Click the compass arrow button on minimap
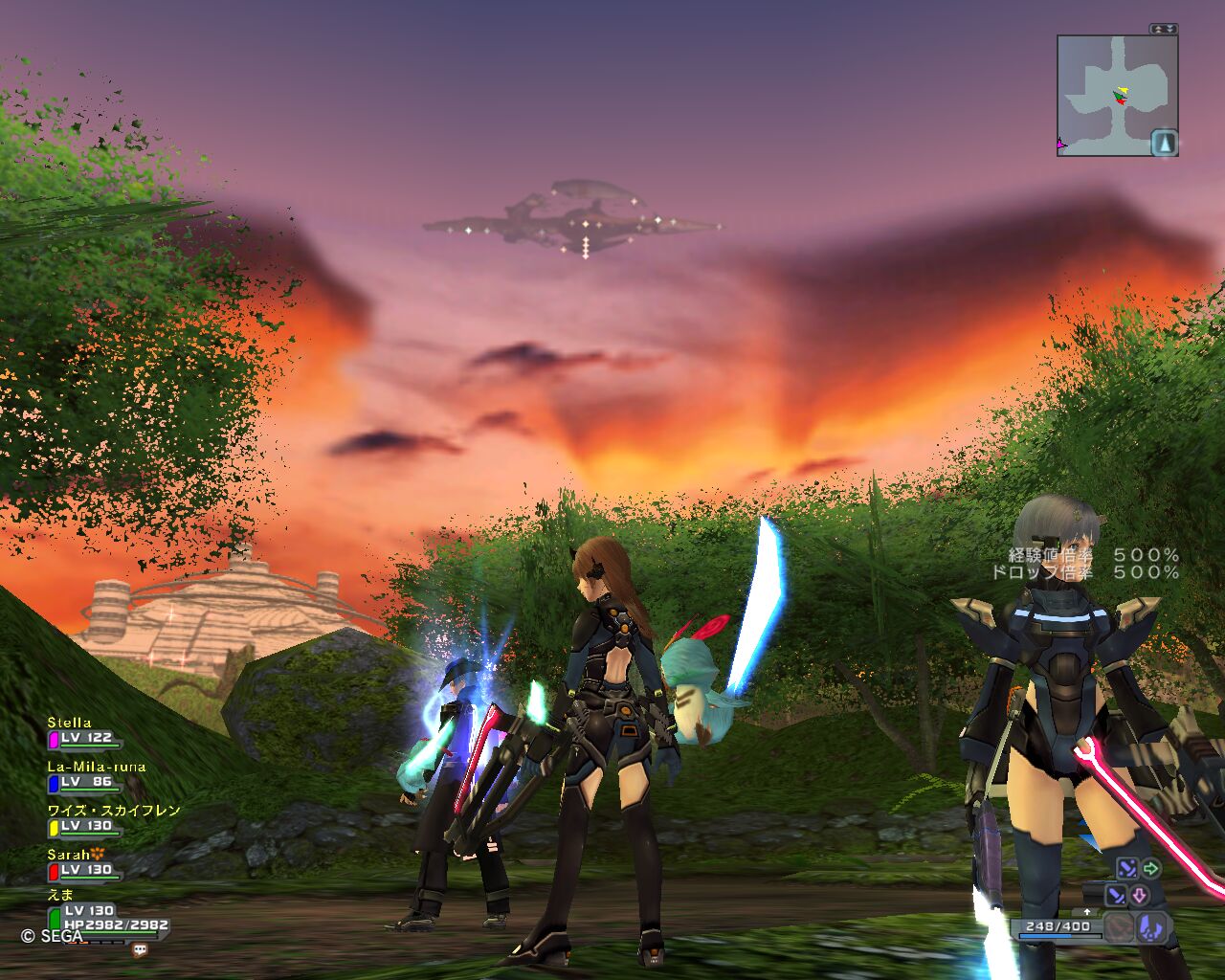Image resolution: width=1225 pixels, height=980 pixels. [1164, 143]
